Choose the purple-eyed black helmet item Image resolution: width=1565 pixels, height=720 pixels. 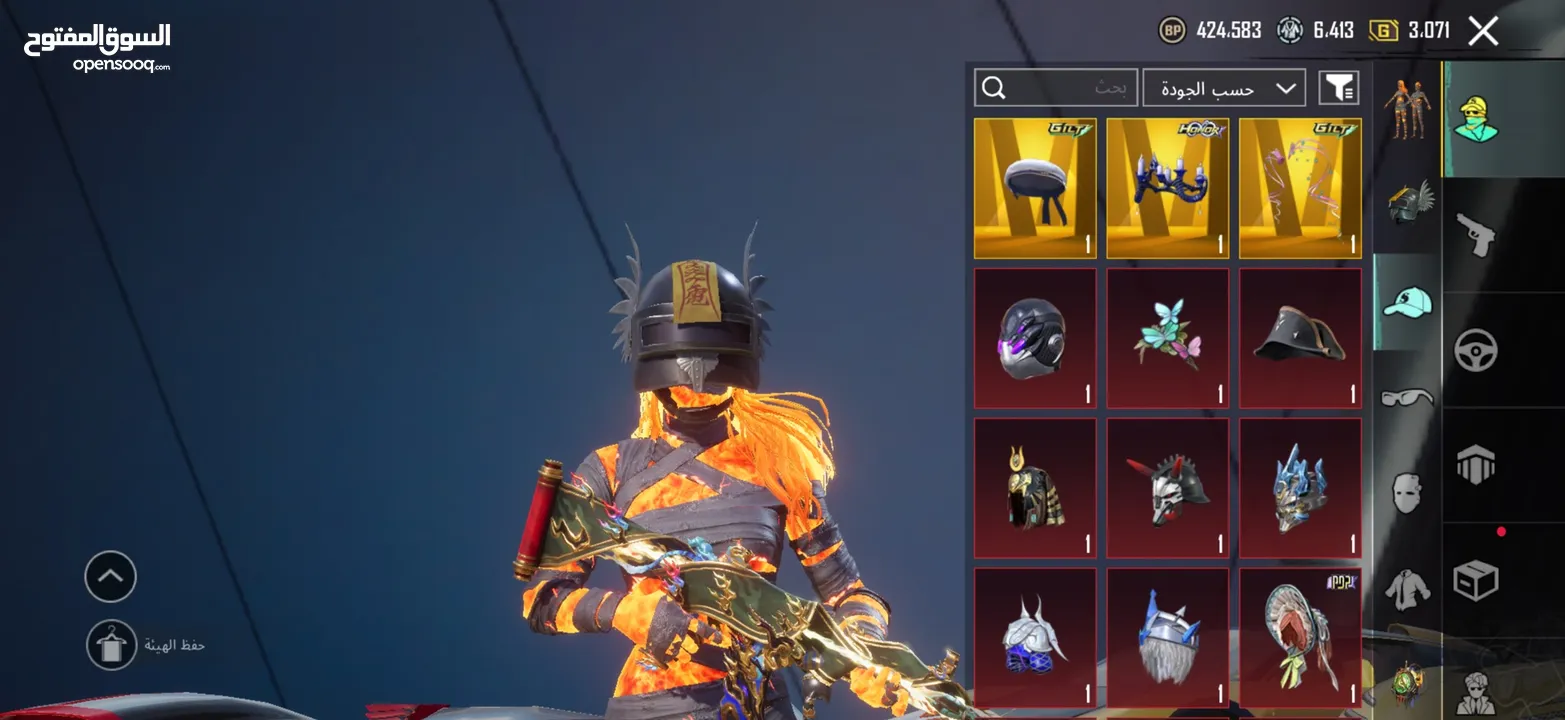pyautogui.click(x=1035, y=338)
